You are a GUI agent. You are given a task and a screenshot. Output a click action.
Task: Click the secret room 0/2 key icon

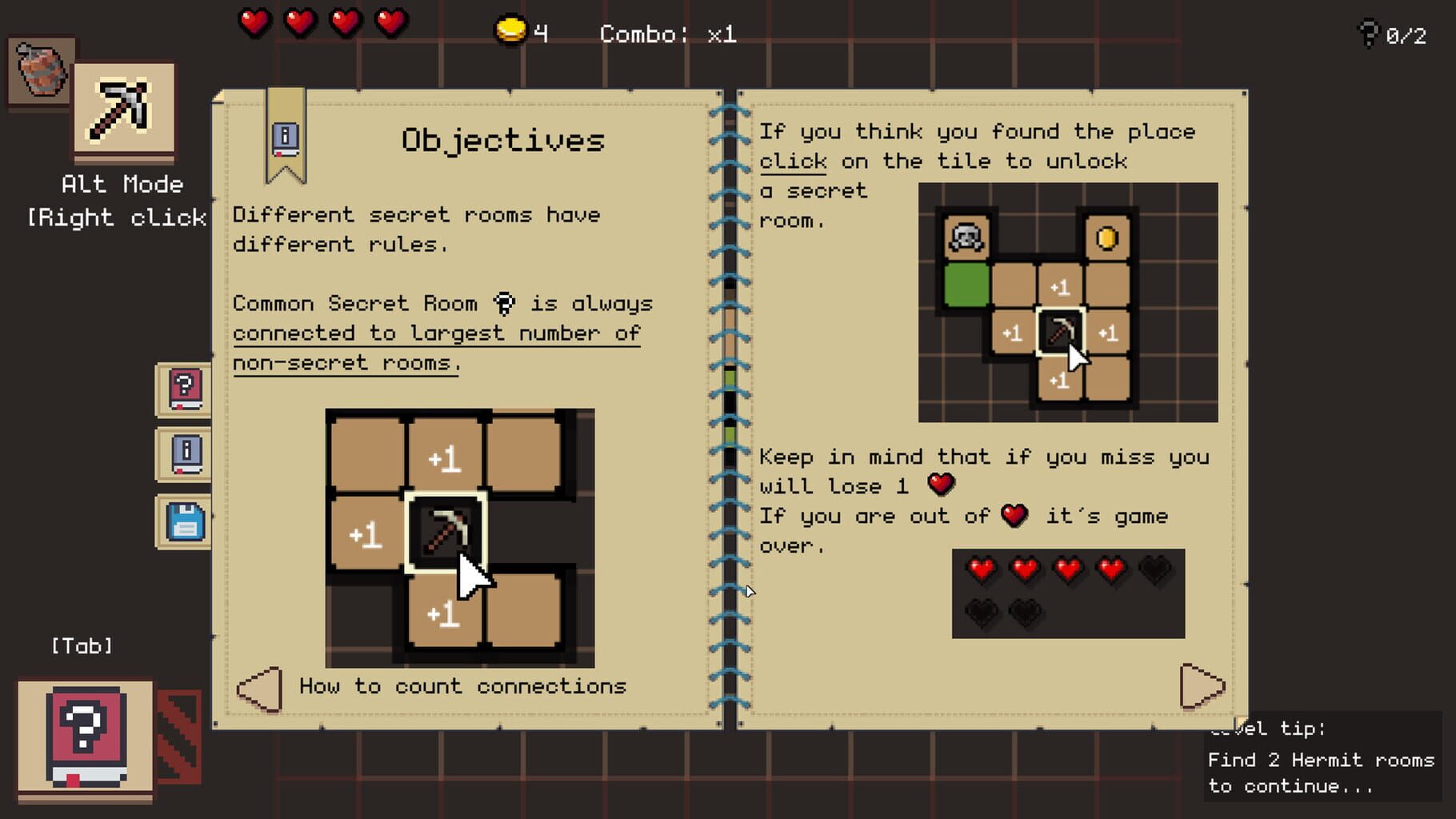1368,34
